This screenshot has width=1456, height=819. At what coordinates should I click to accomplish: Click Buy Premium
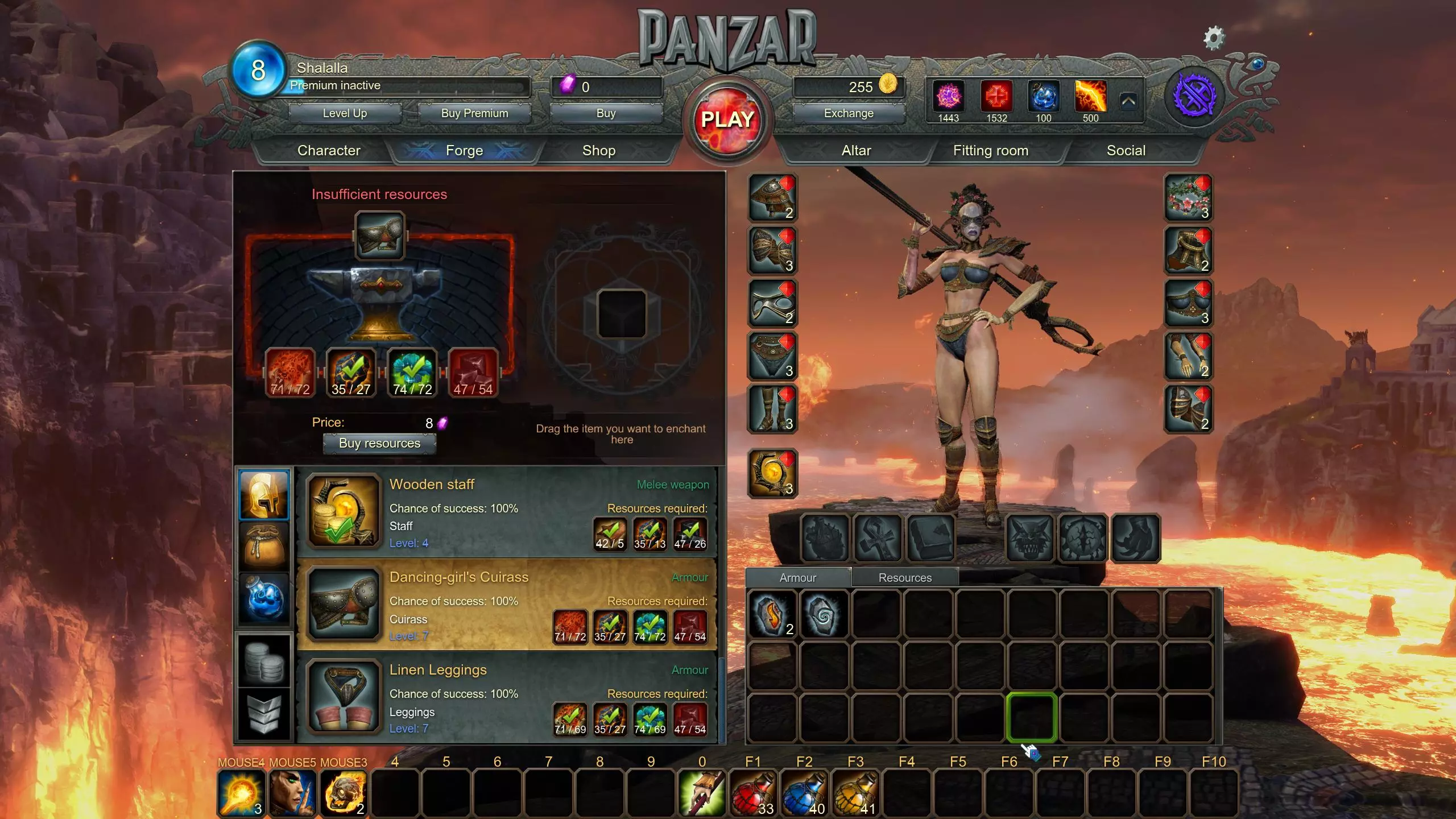(x=474, y=113)
